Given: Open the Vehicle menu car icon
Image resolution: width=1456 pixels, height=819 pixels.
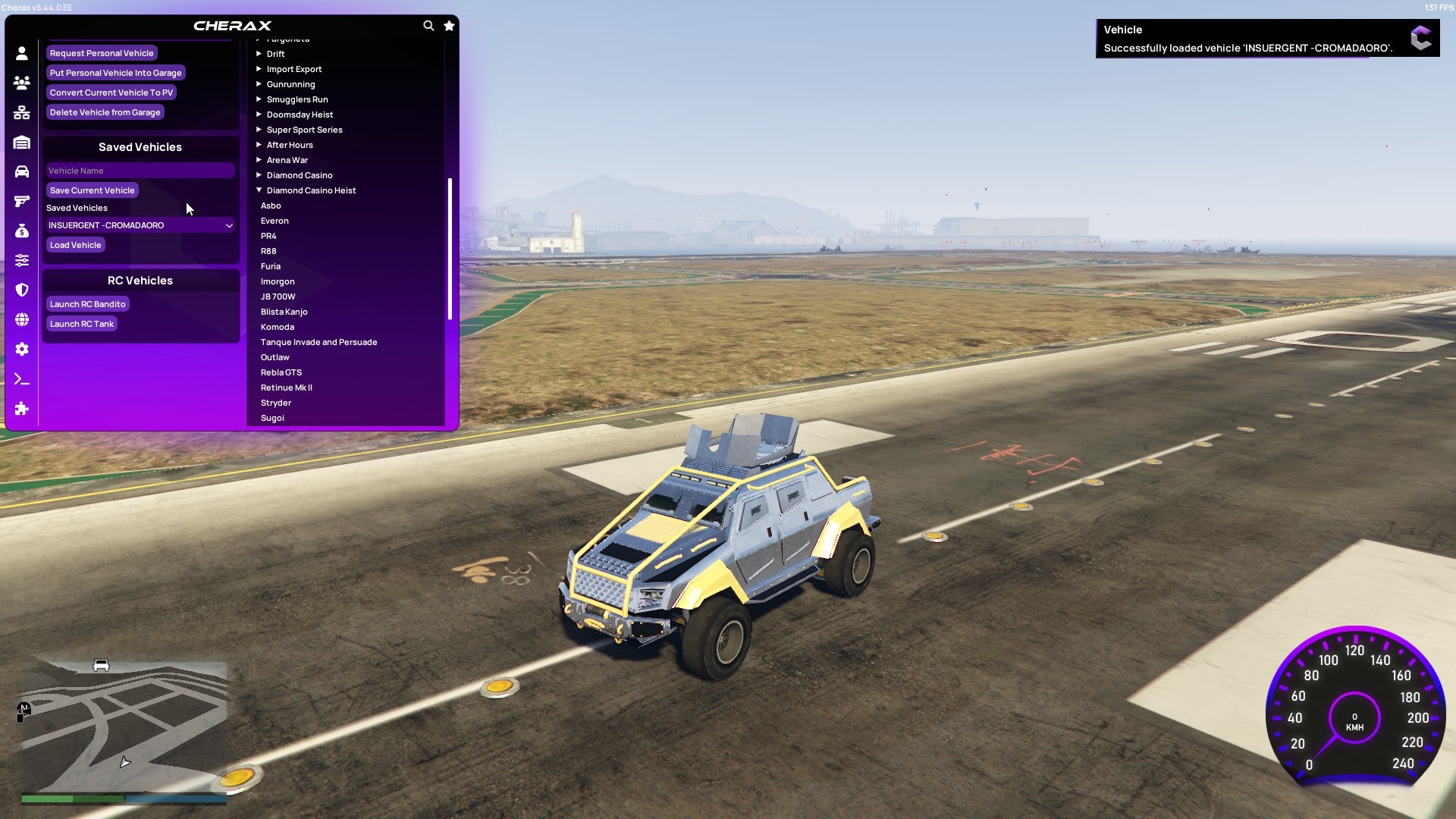Looking at the screenshot, I should point(22,172).
